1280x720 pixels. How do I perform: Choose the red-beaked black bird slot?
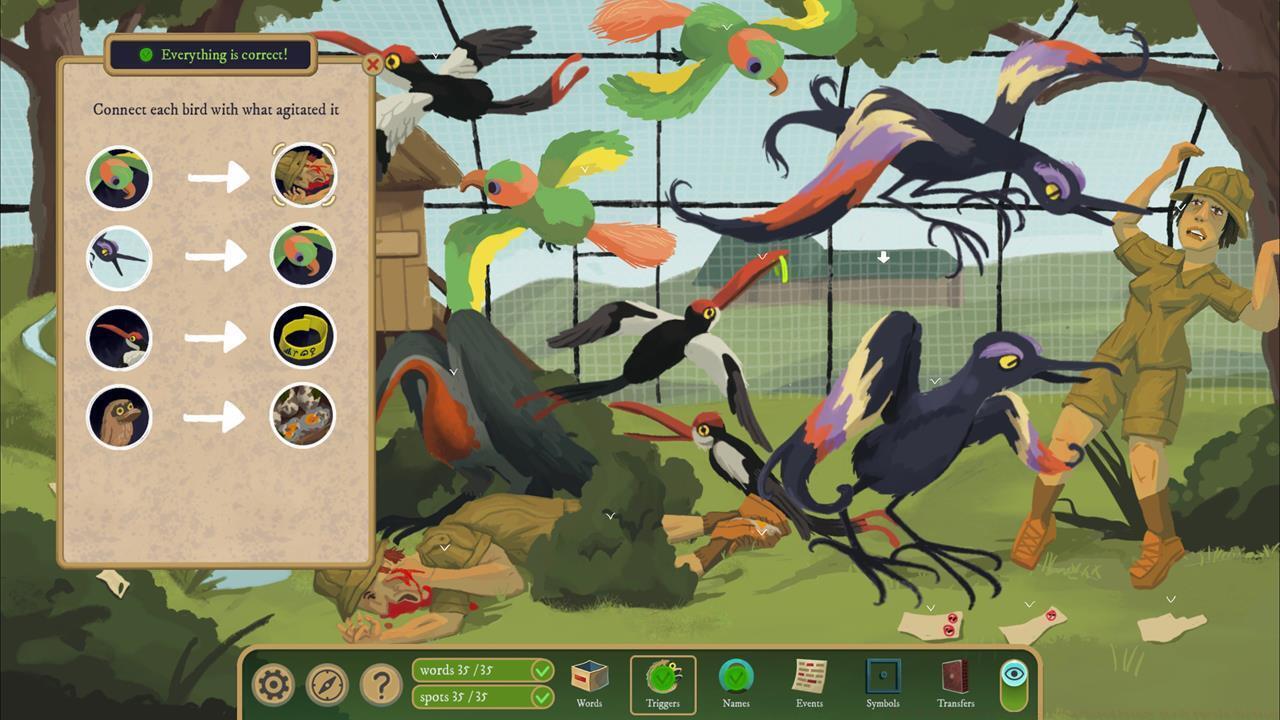coord(120,338)
